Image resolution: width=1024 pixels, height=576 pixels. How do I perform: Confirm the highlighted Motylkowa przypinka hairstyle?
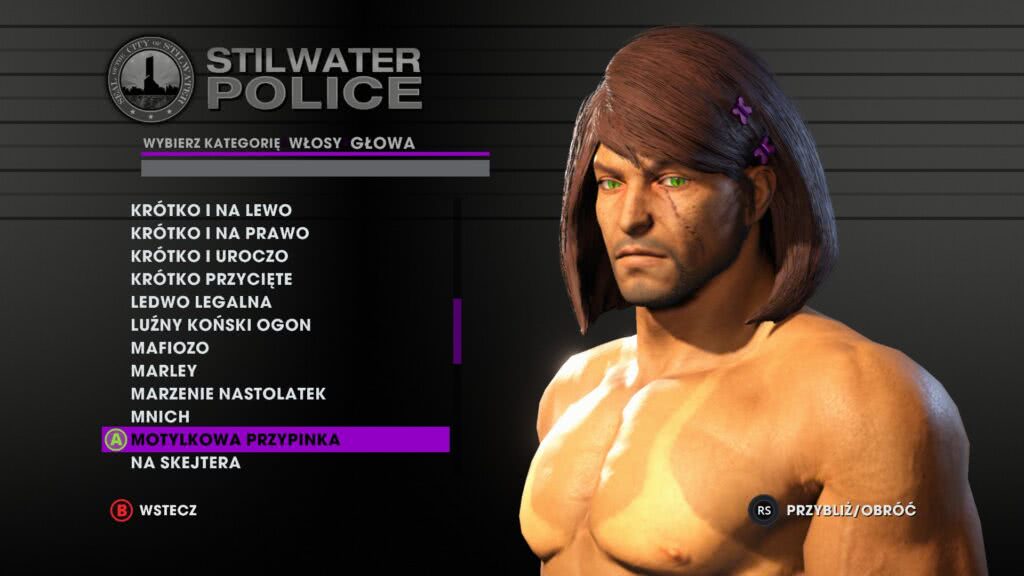[235, 440]
